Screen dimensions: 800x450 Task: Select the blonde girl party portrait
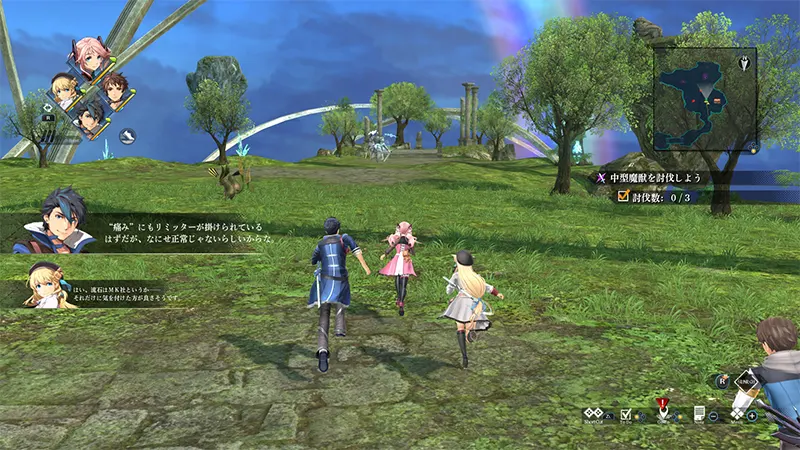[x=66, y=91]
